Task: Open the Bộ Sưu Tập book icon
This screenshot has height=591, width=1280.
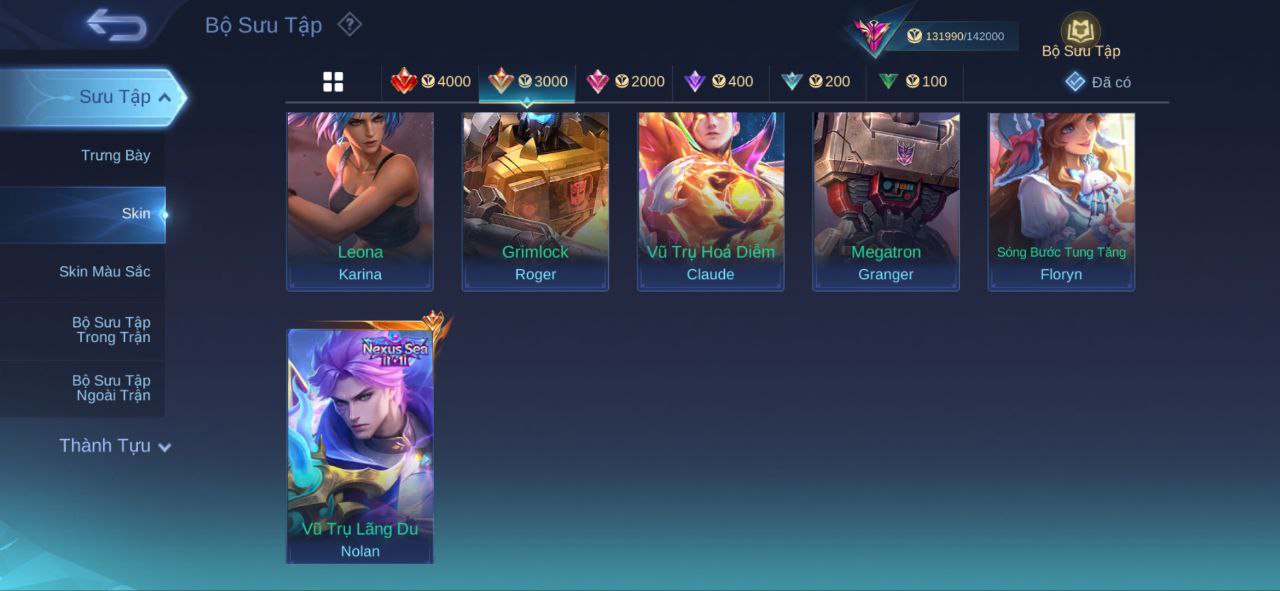Action: (1080, 33)
